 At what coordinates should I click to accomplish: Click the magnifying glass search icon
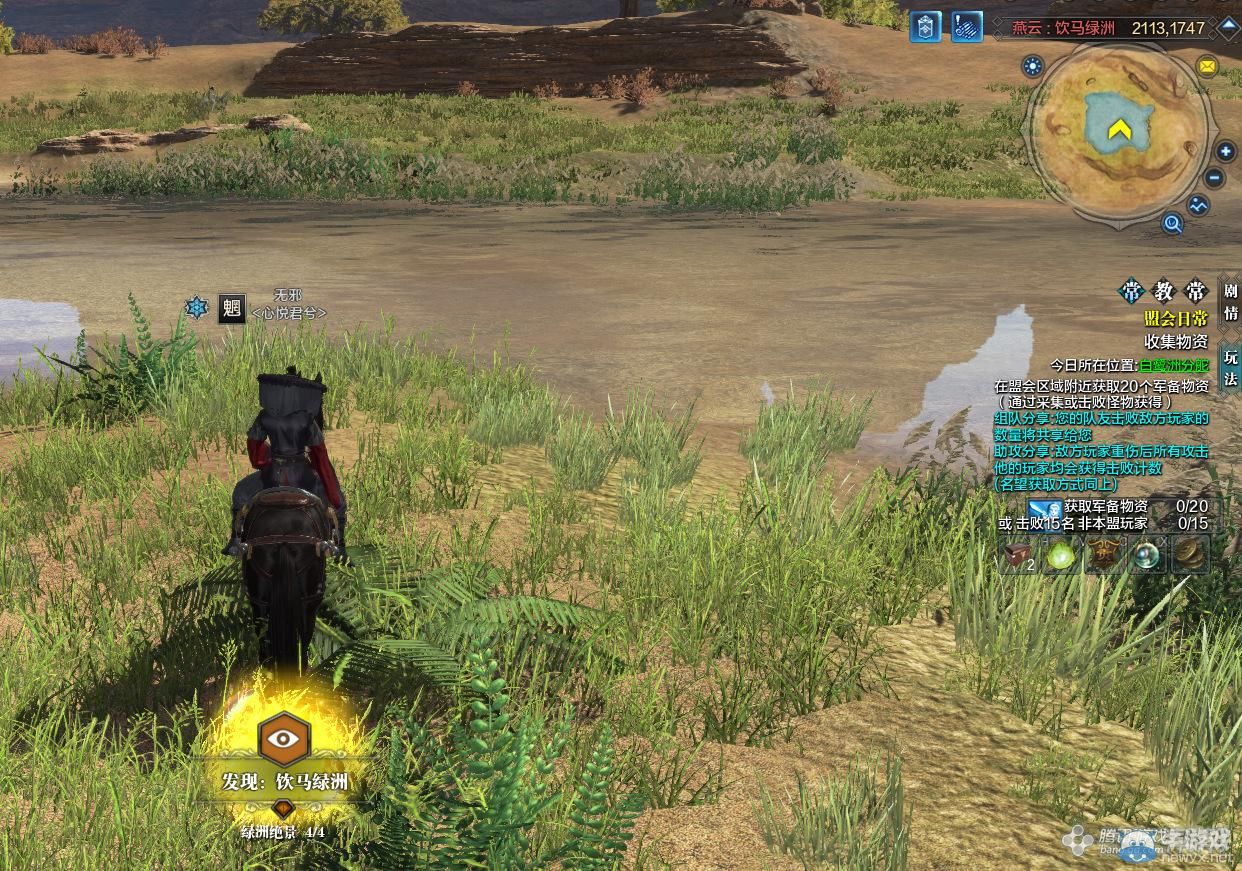click(x=1173, y=224)
